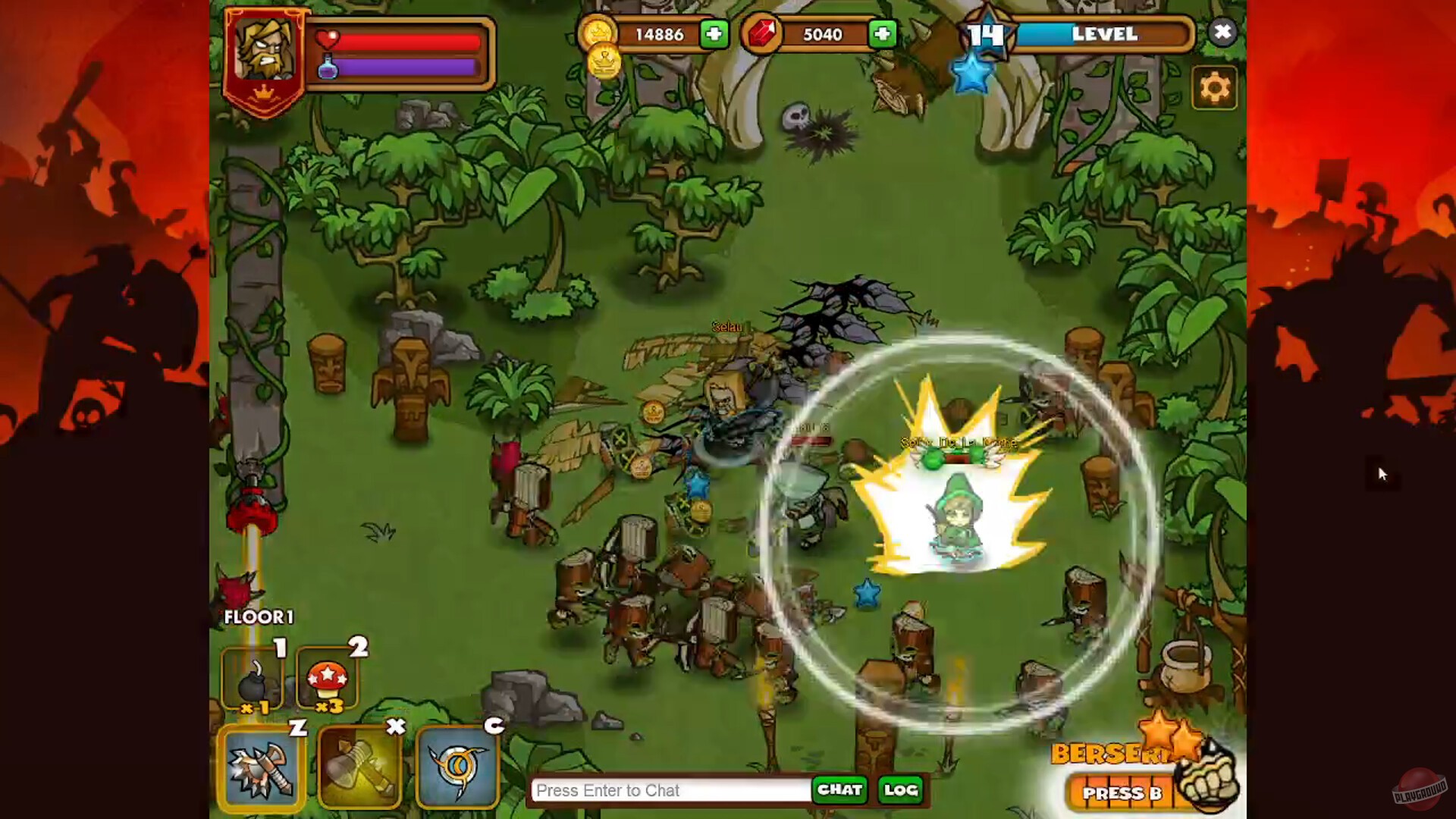The height and width of the screenshot is (819, 1456).
Task: Toggle the CHAT panel open
Action: (x=839, y=790)
